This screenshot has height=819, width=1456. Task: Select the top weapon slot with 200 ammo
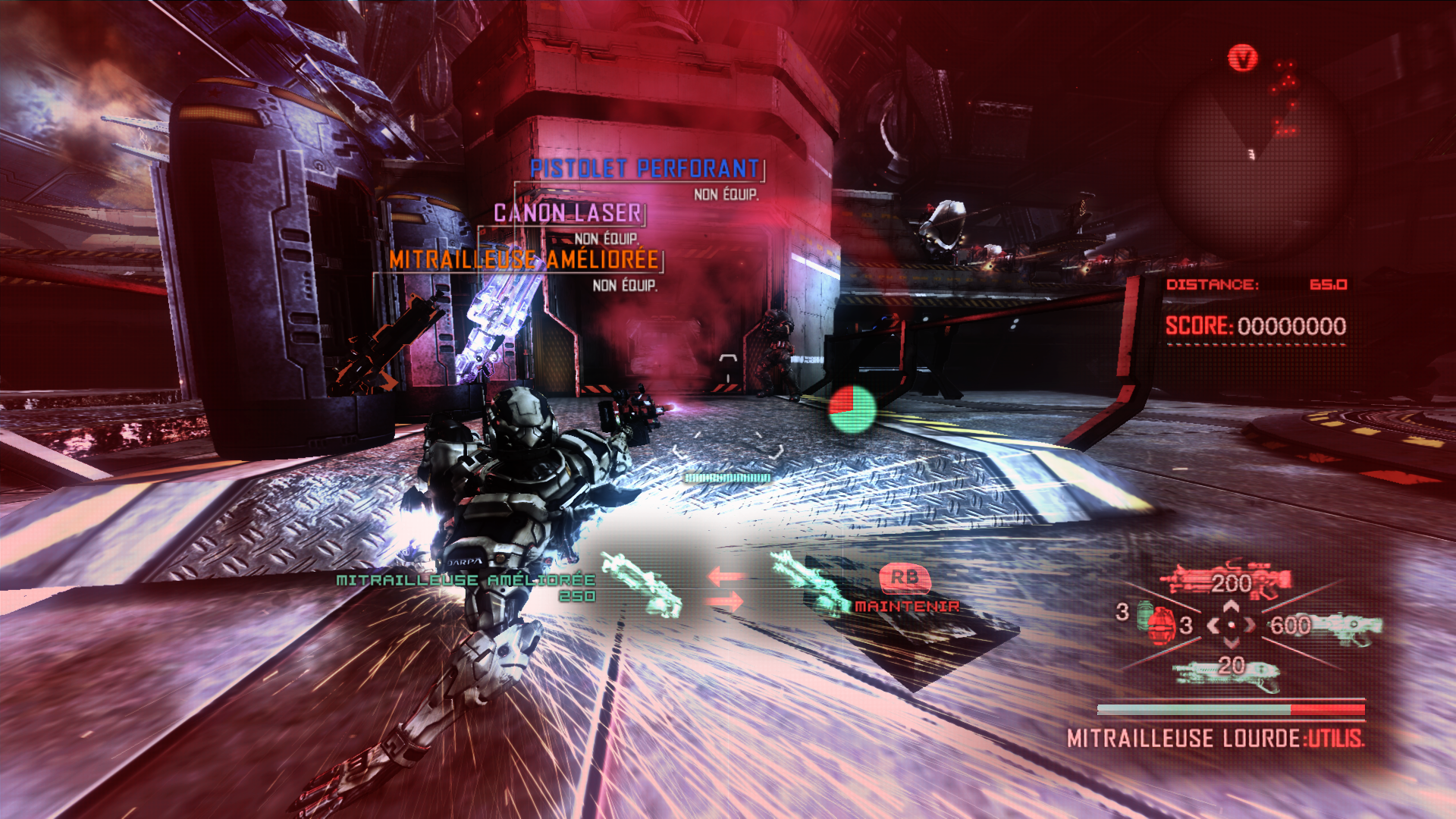coord(1225,582)
